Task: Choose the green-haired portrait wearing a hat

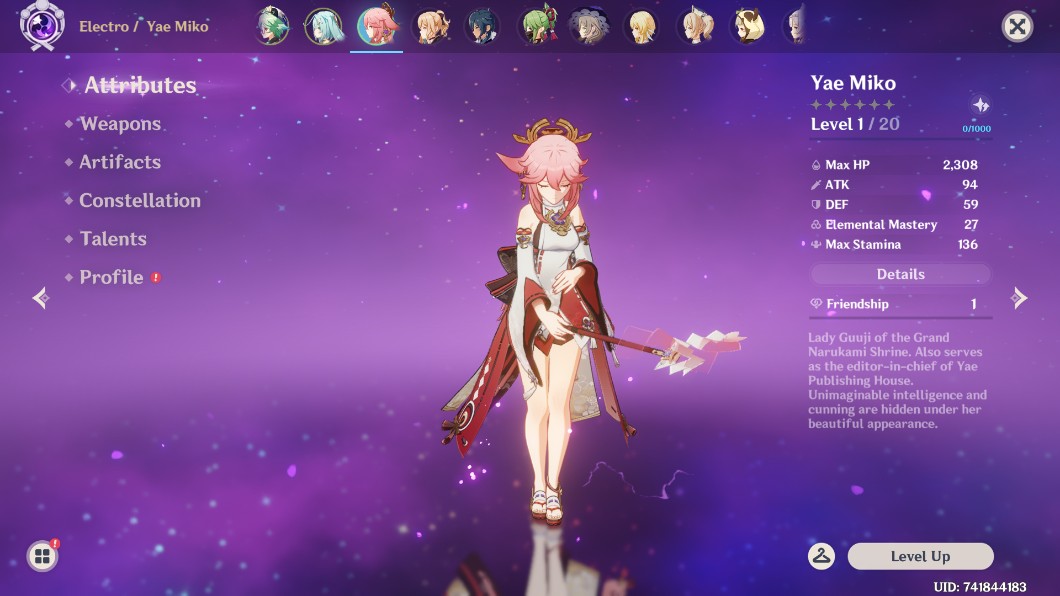Action: [x=271, y=26]
